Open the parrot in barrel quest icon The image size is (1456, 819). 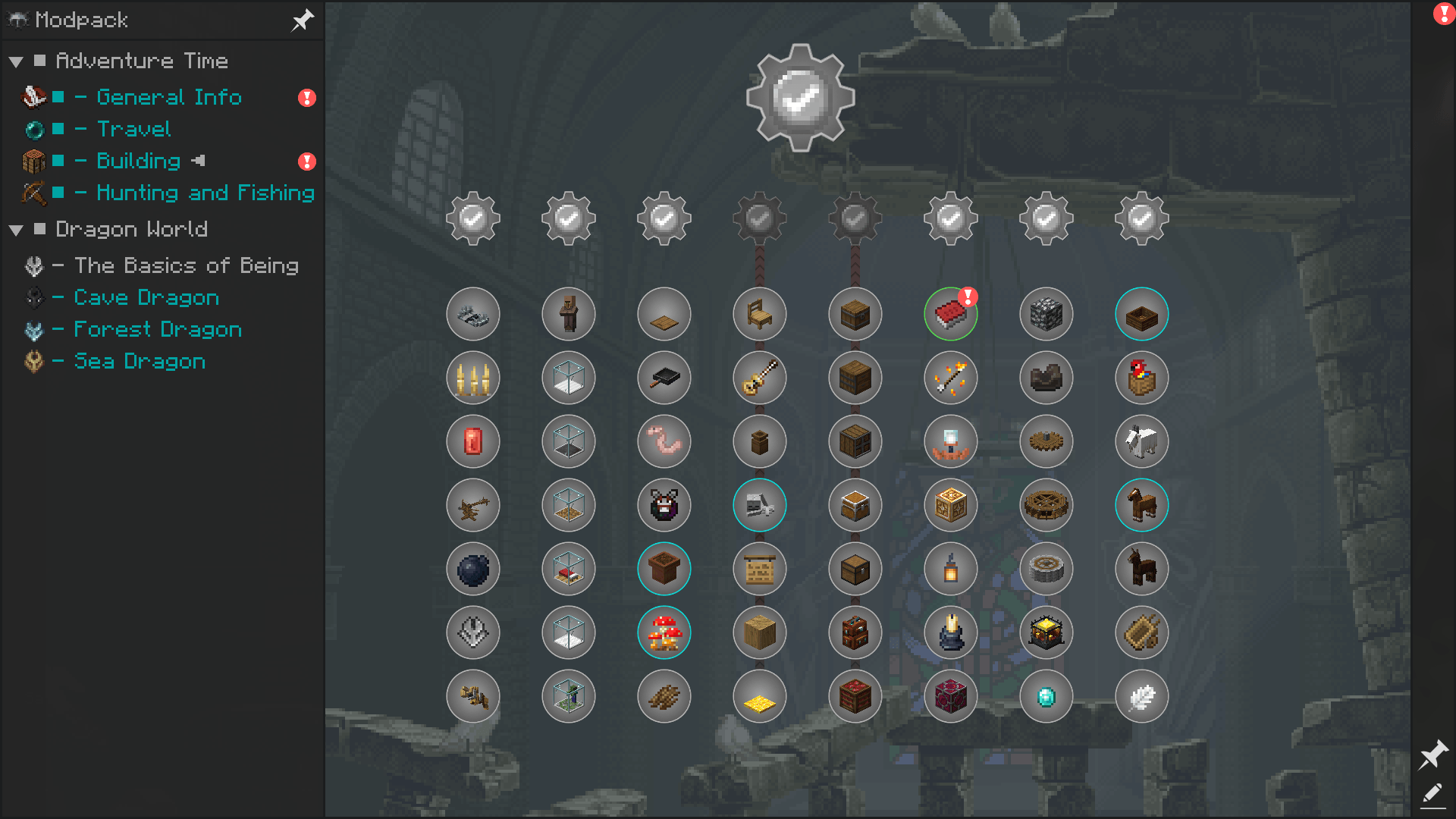1141,378
